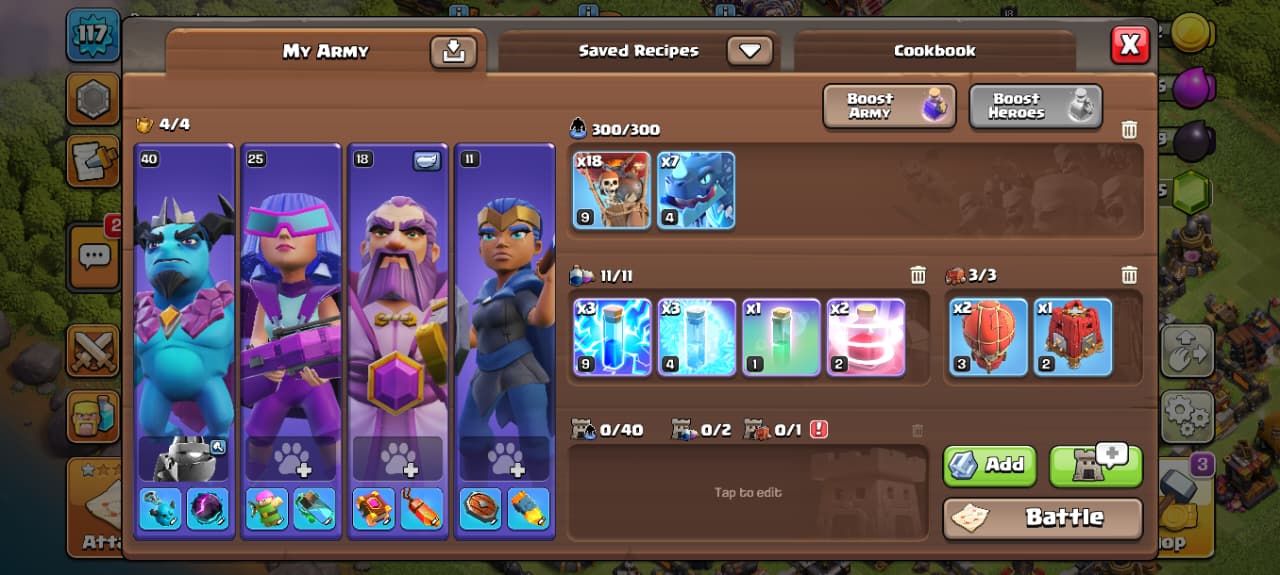This screenshot has width=1280, height=575.
Task: Start an attack with the Battle button
Action: [1042, 518]
